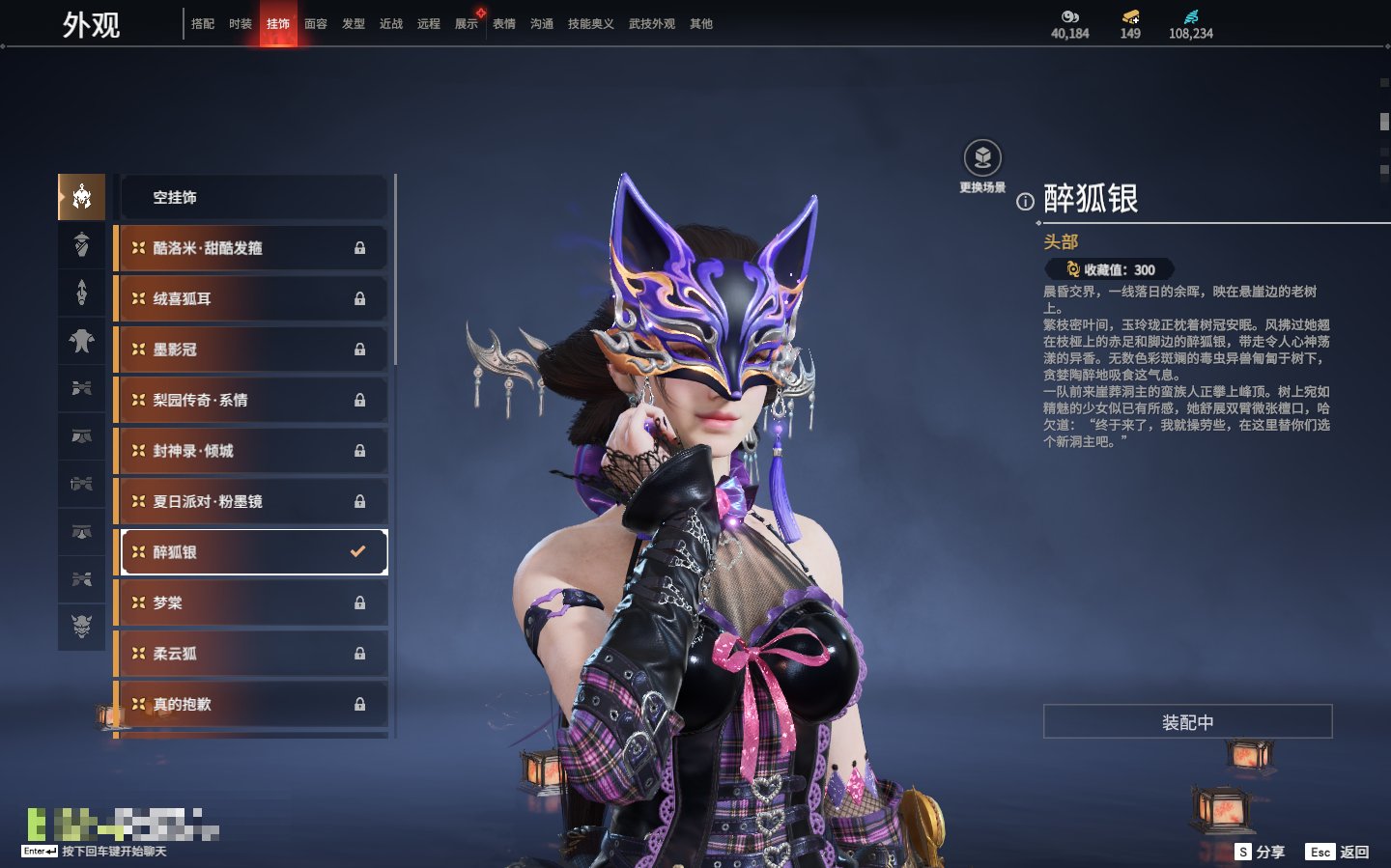
Task: Open the 近战 weapon tab
Action: (x=391, y=24)
